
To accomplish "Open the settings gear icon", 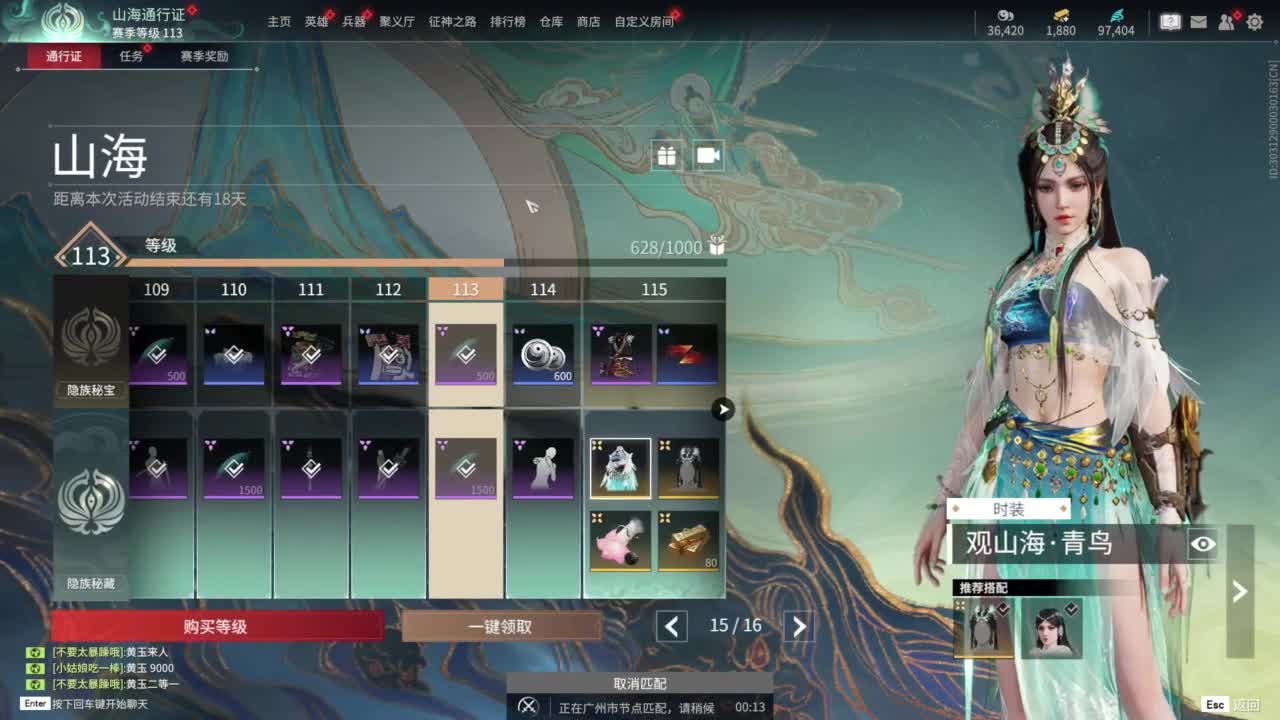I will [1254, 21].
